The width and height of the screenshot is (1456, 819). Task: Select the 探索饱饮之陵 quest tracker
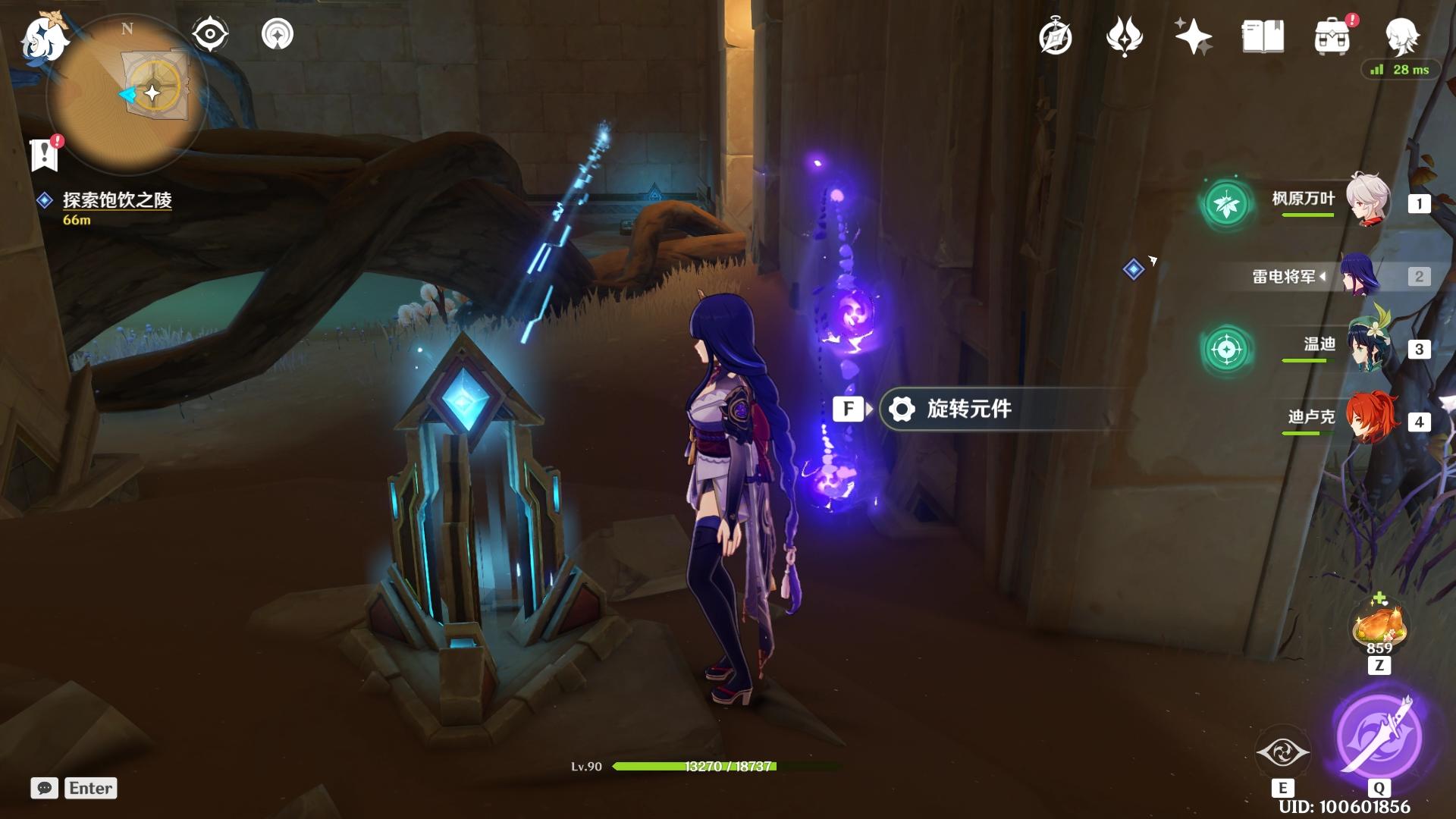tap(116, 200)
